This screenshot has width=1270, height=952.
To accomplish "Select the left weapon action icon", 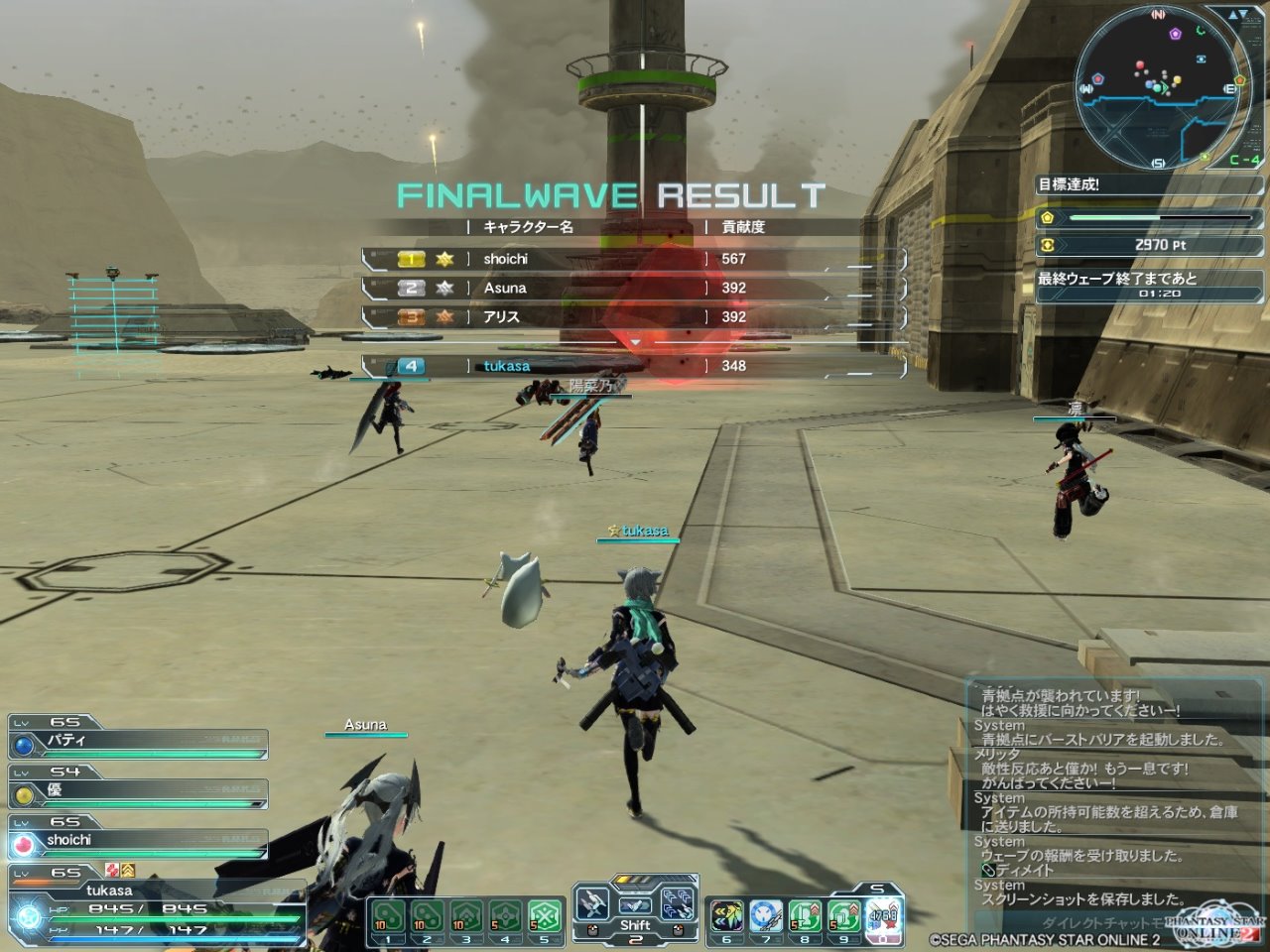I will coord(593,904).
